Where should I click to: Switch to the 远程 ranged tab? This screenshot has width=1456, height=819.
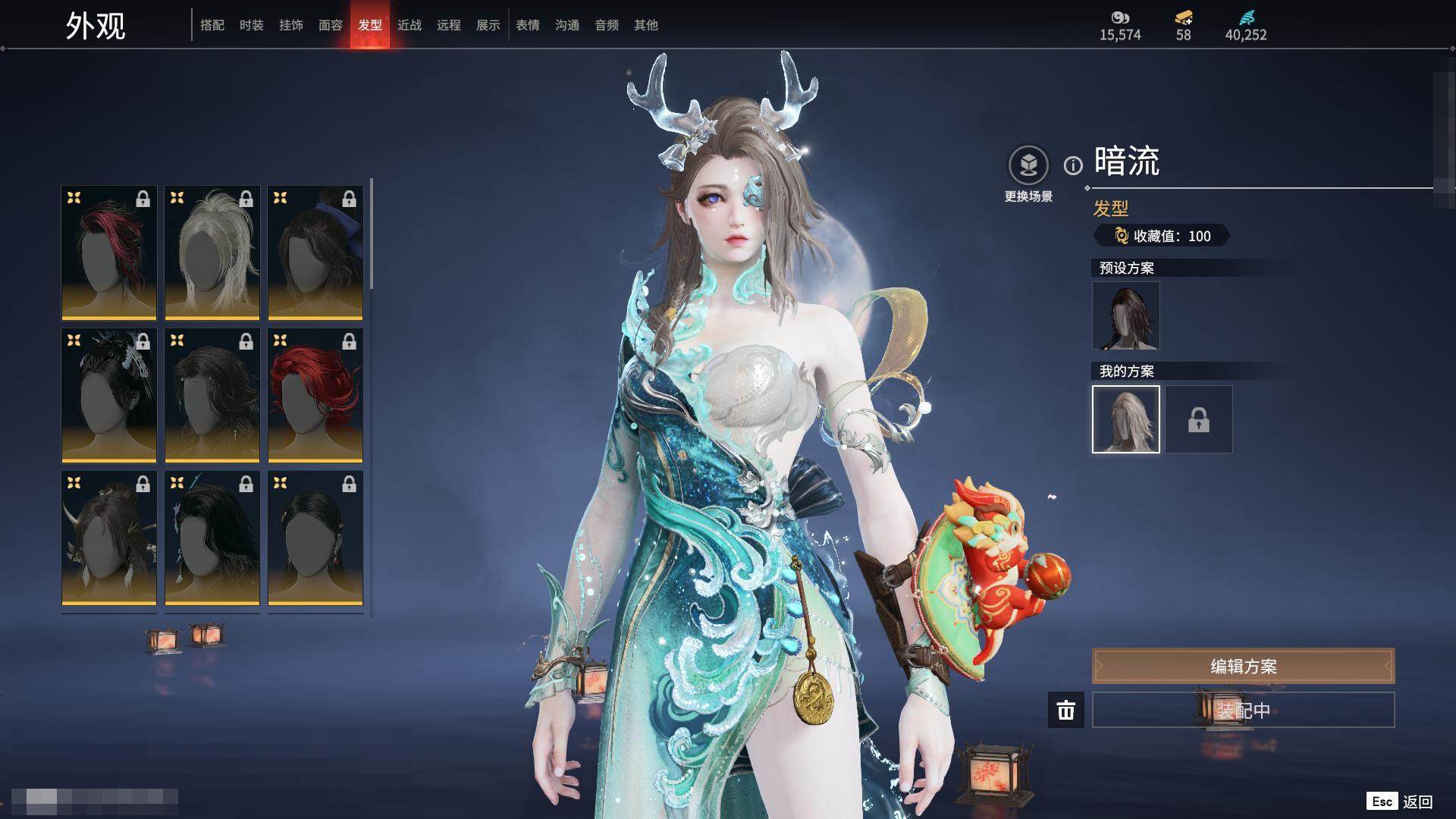(449, 25)
